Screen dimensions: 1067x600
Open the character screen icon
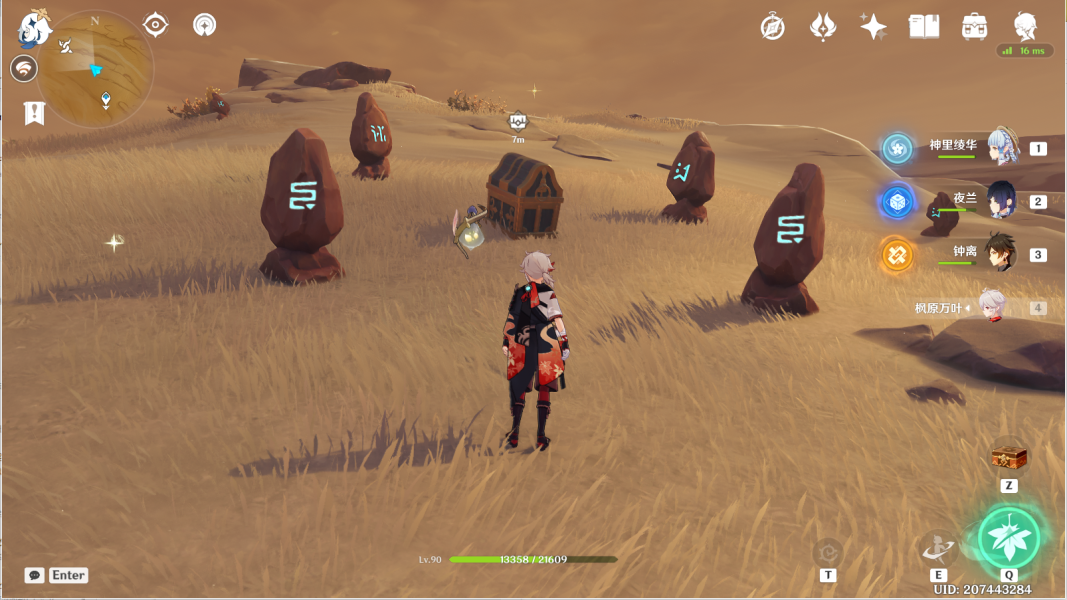pos(1025,27)
